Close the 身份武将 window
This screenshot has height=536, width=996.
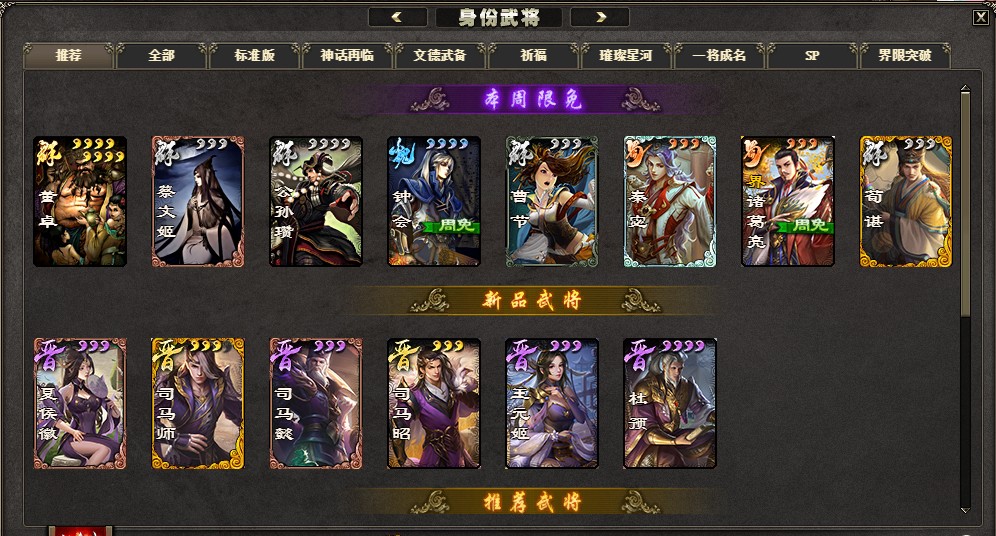click(x=980, y=16)
